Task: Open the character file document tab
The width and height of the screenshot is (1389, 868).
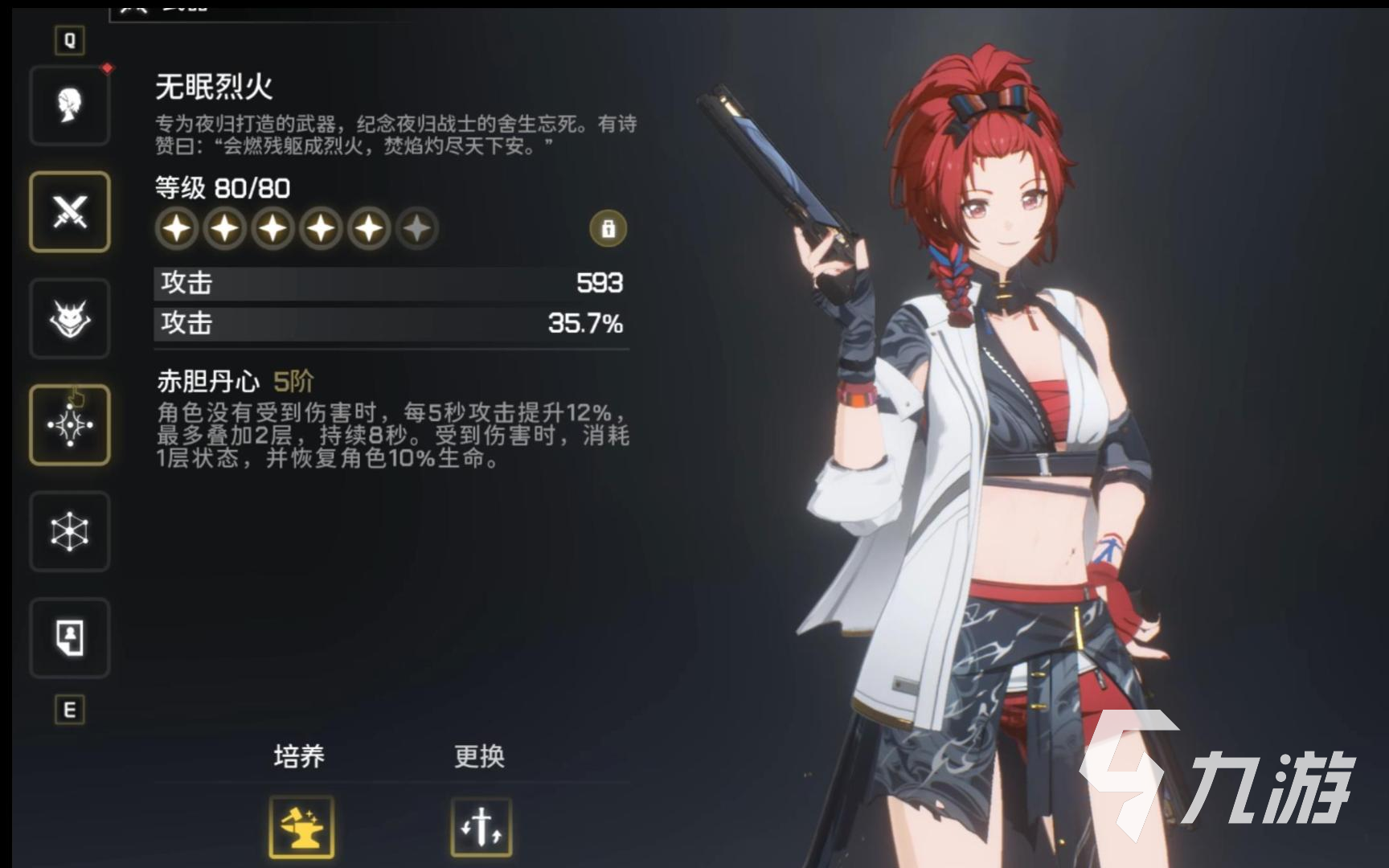Action: [x=70, y=638]
